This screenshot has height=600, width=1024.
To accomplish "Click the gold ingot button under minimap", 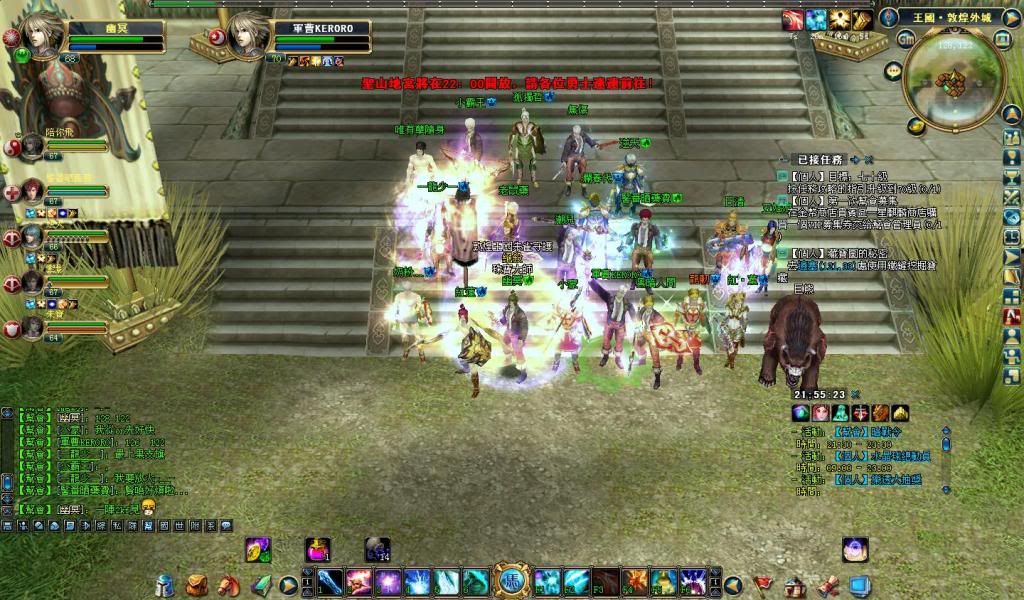I will click(915, 126).
